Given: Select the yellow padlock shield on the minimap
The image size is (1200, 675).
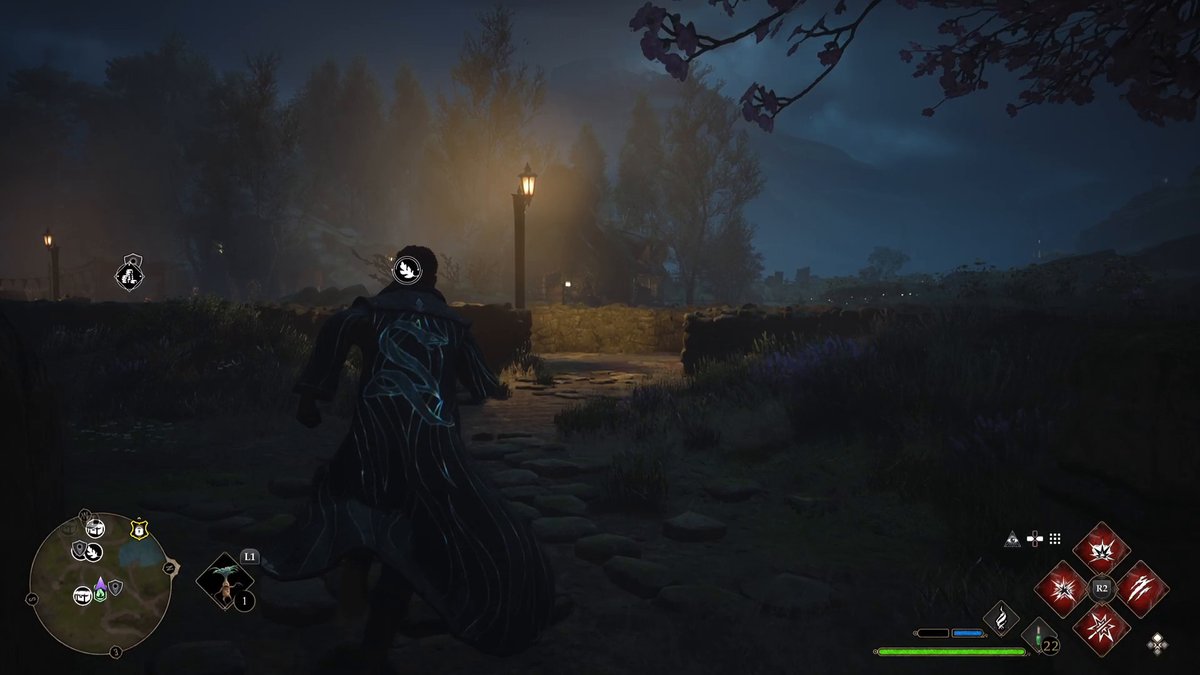Looking at the screenshot, I should (138, 532).
